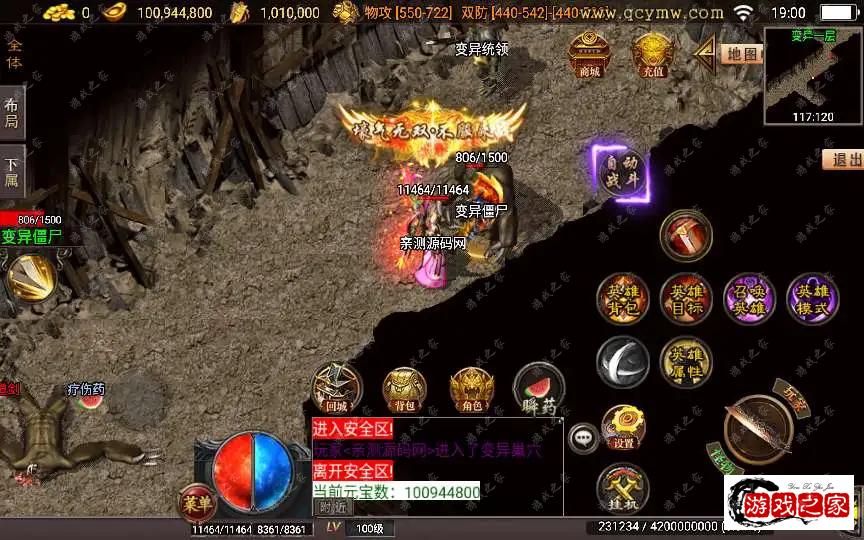The image size is (864, 540).
Task: Open the 角色 character panel
Action: tap(471, 390)
